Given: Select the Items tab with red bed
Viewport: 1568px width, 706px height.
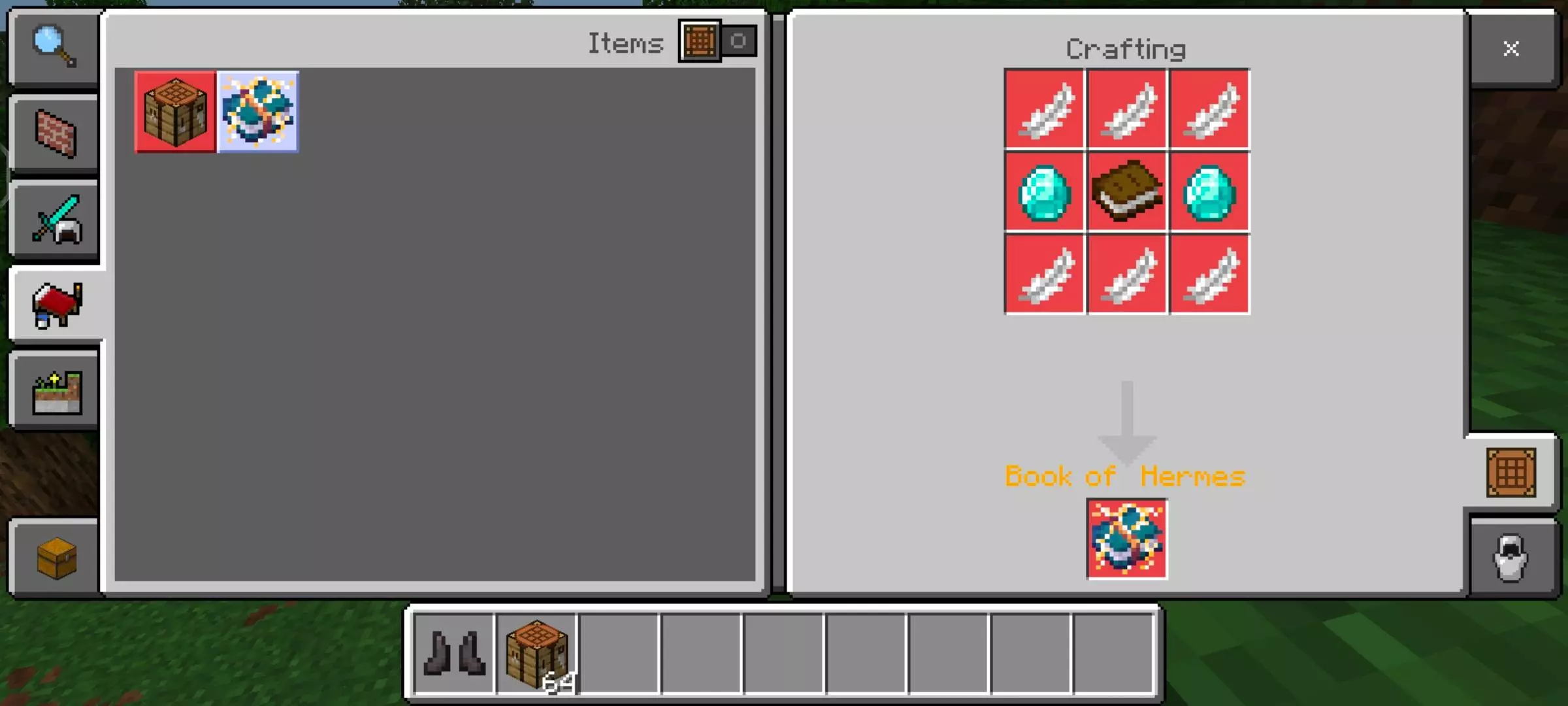Looking at the screenshot, I should click(x=57, y=305).
